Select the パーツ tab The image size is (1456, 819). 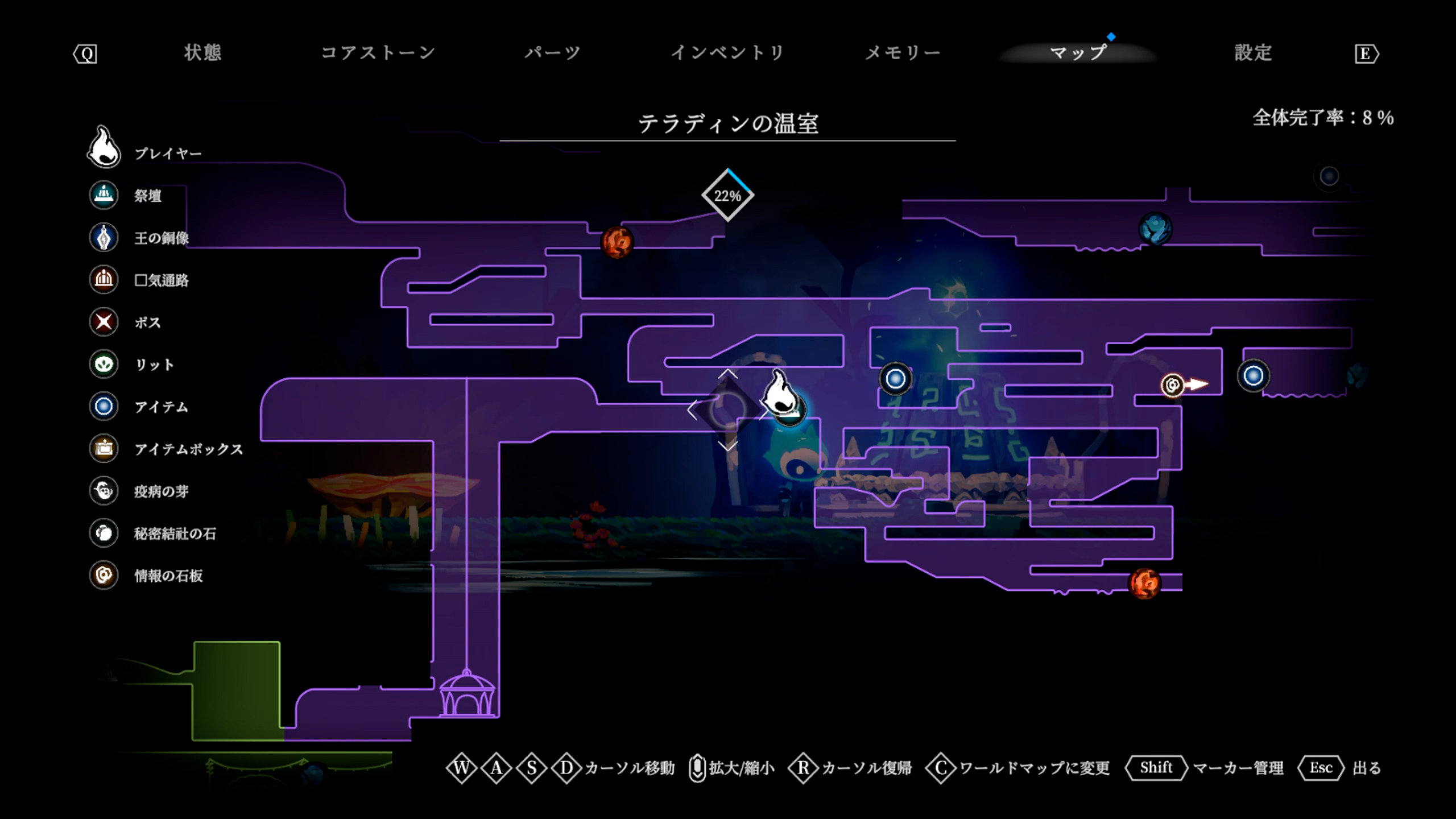pyautogui.click(x=552, y=53)
